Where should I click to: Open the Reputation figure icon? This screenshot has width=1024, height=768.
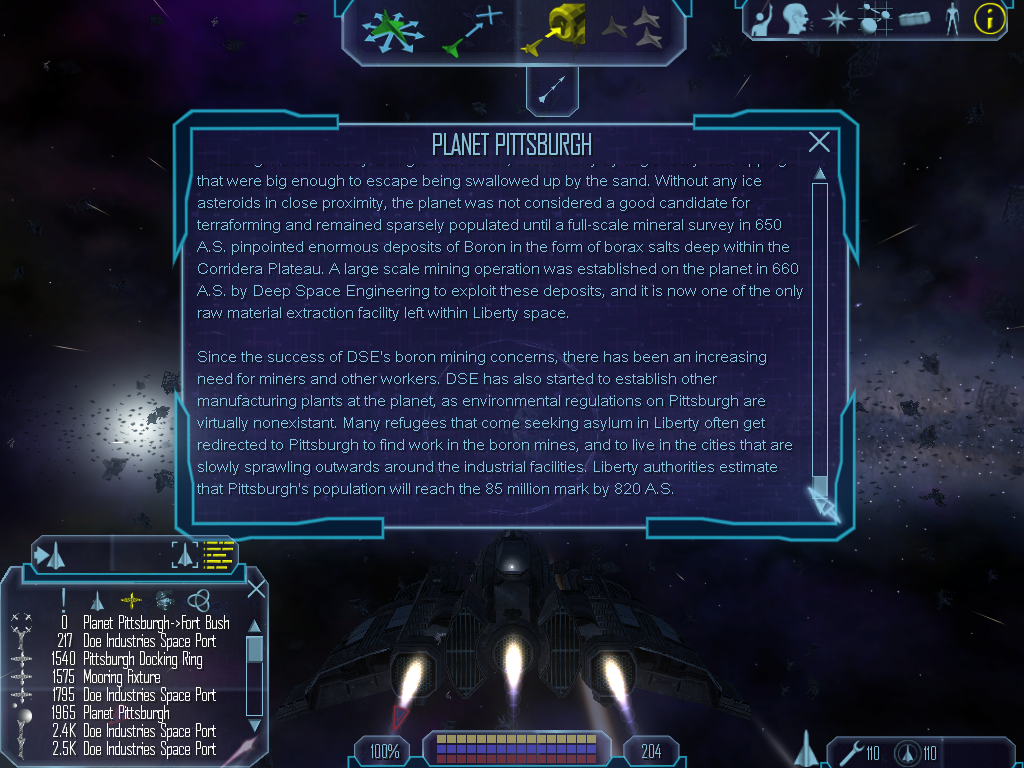pyautogui.click(x=952, y=18)
